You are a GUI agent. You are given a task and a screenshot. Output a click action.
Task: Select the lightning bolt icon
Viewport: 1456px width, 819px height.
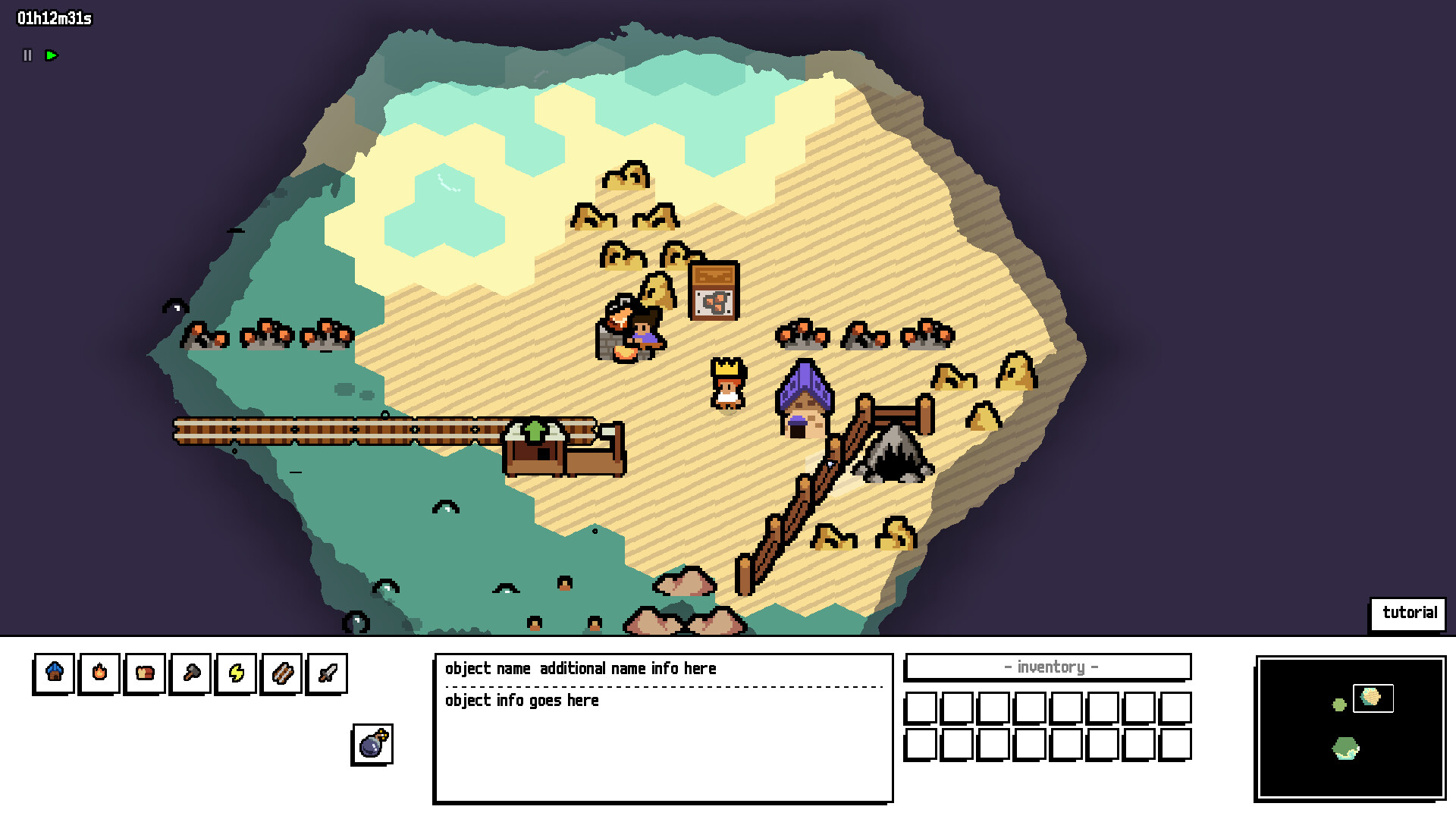(236, 673)
